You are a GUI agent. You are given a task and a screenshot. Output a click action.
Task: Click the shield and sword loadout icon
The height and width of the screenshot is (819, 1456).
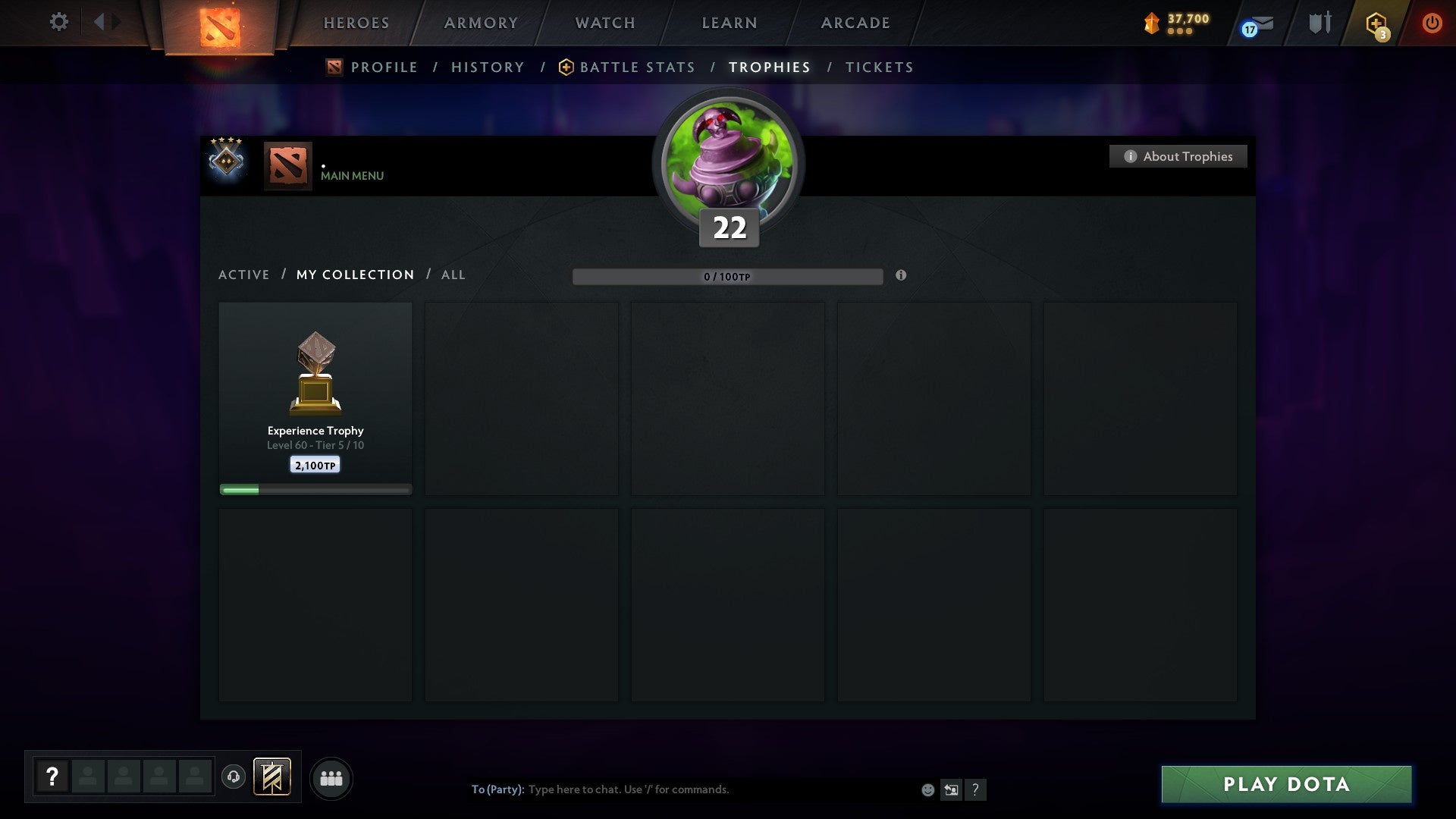1319,23
